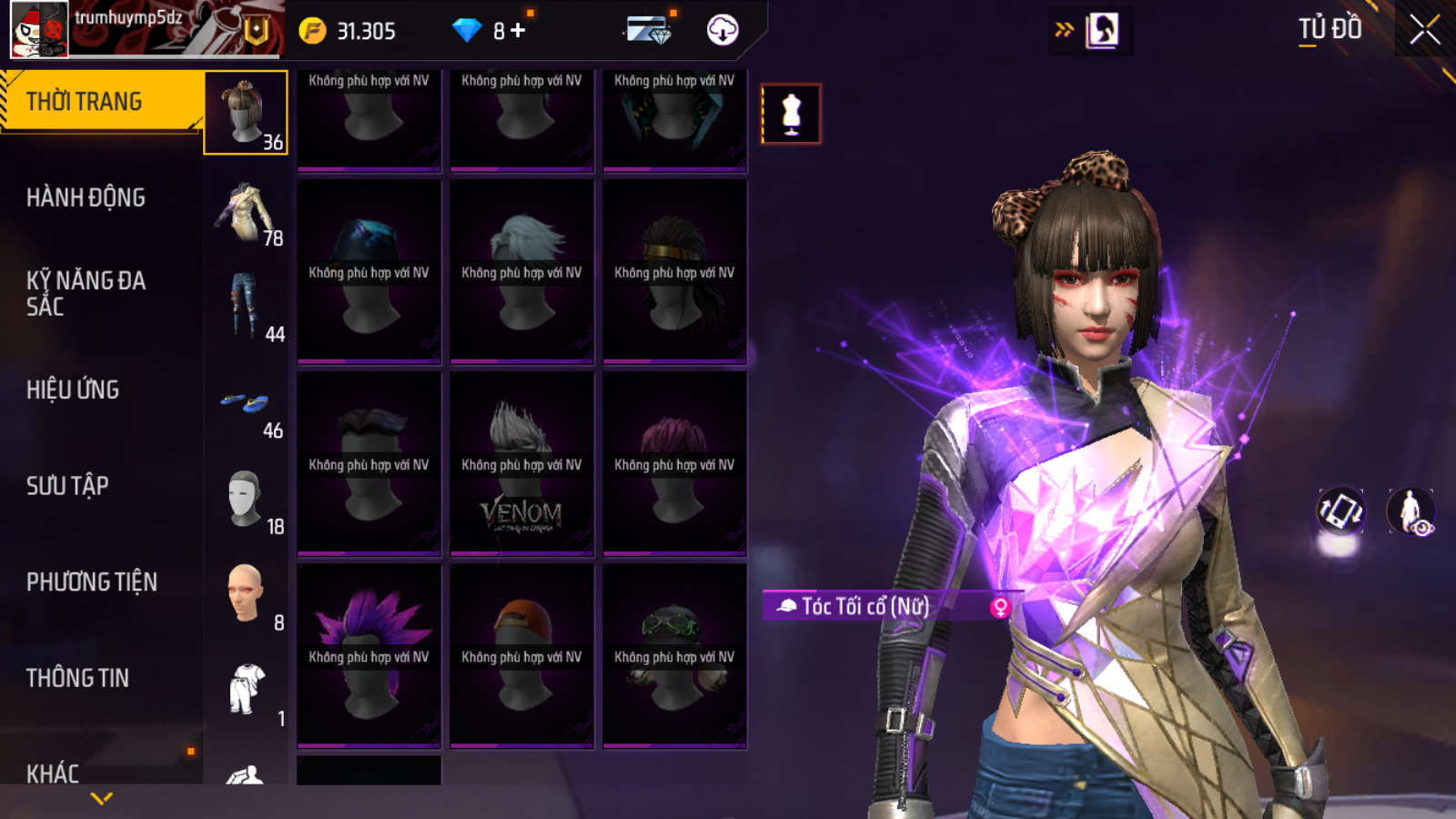Image resolution: width=1456 pixels, height=819 pixels.
Task: Click the mannequin outfit preset icon
Action: [791, 115]
